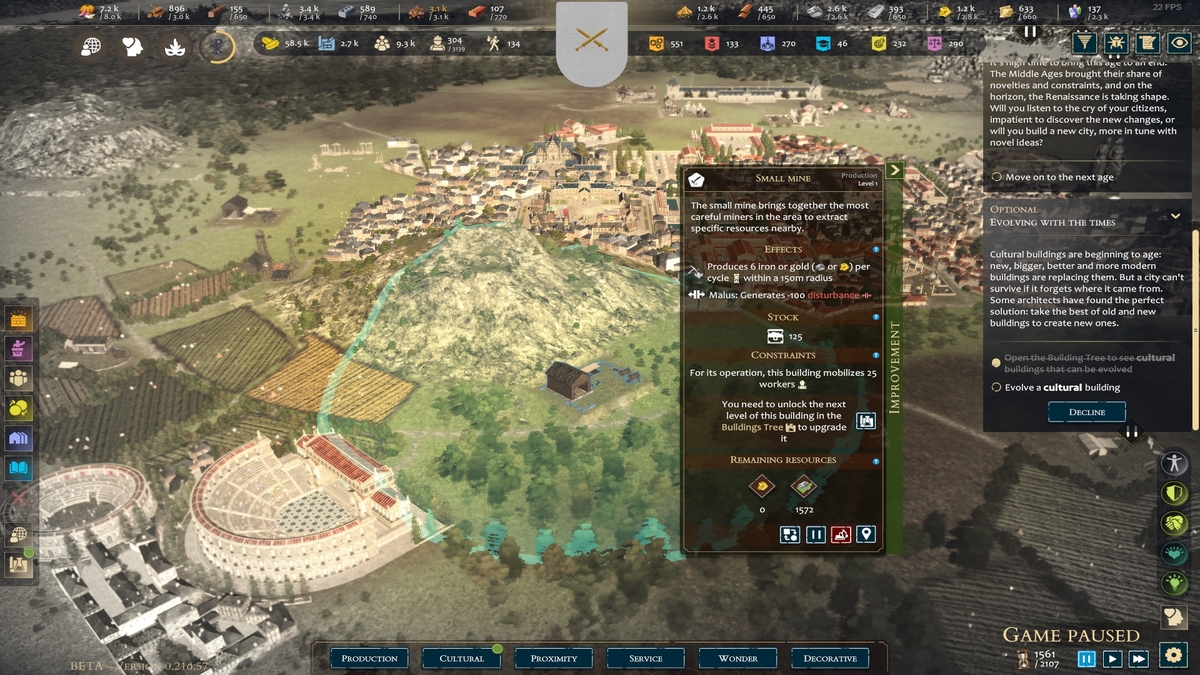
Task: Open the handshake indicator on the right
Action: pyautogui.click(x=1172, y=523)
